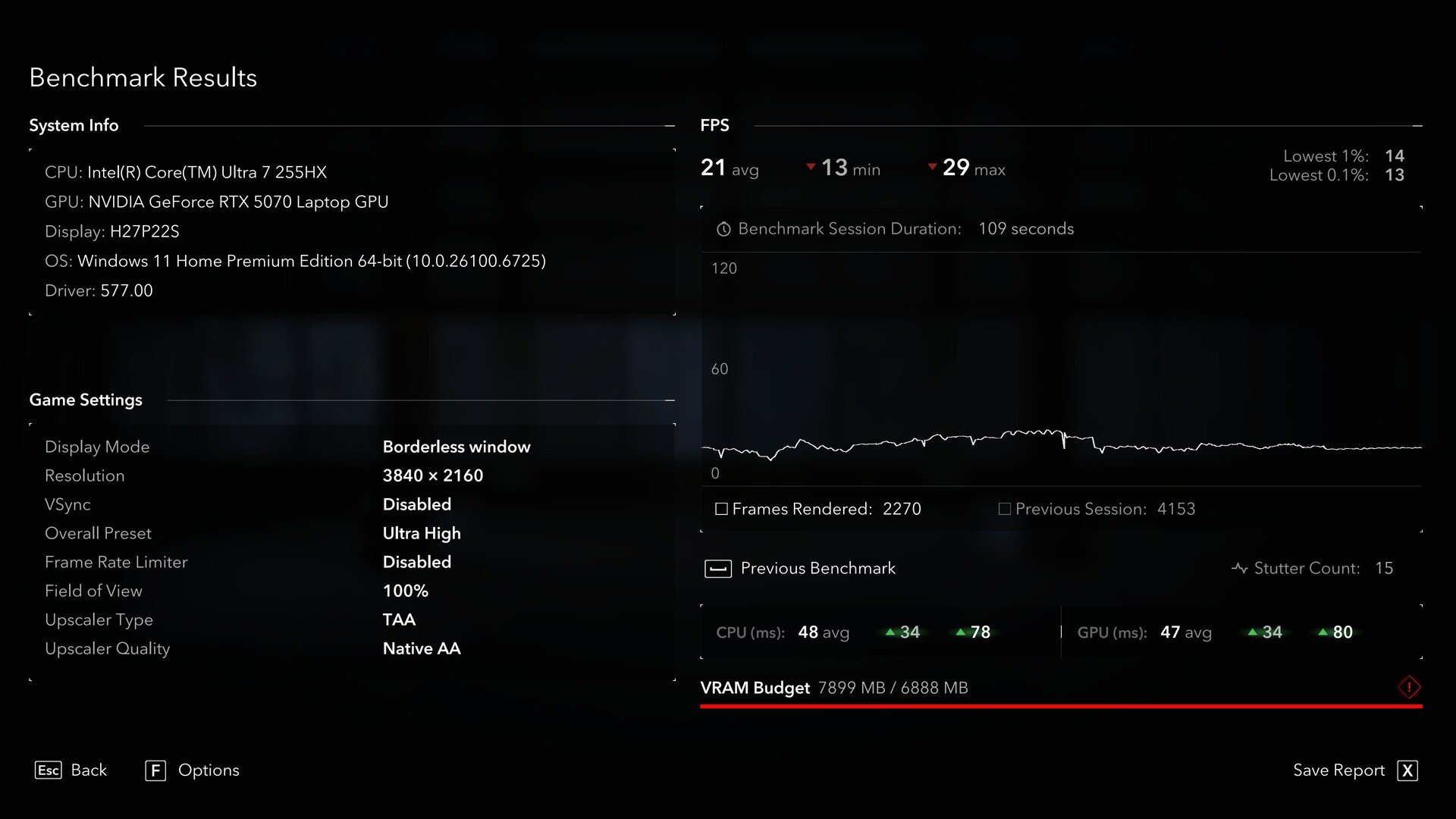Collapse the System Info section

click(x=670, y=126)
